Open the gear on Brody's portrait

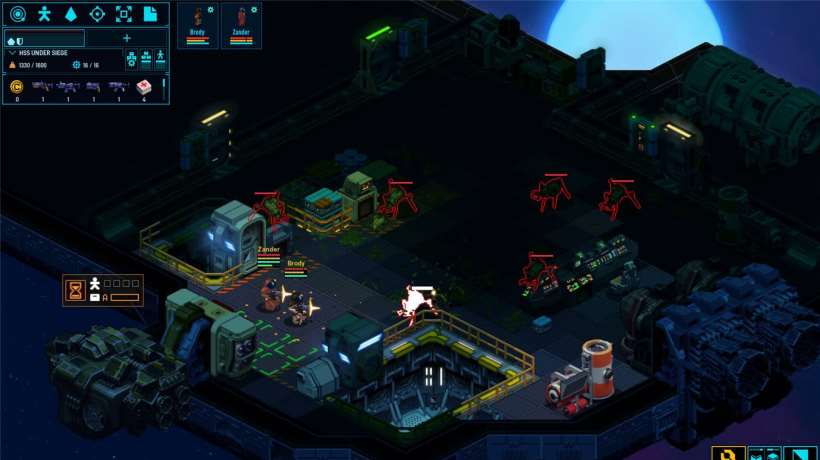click(211, 9)
